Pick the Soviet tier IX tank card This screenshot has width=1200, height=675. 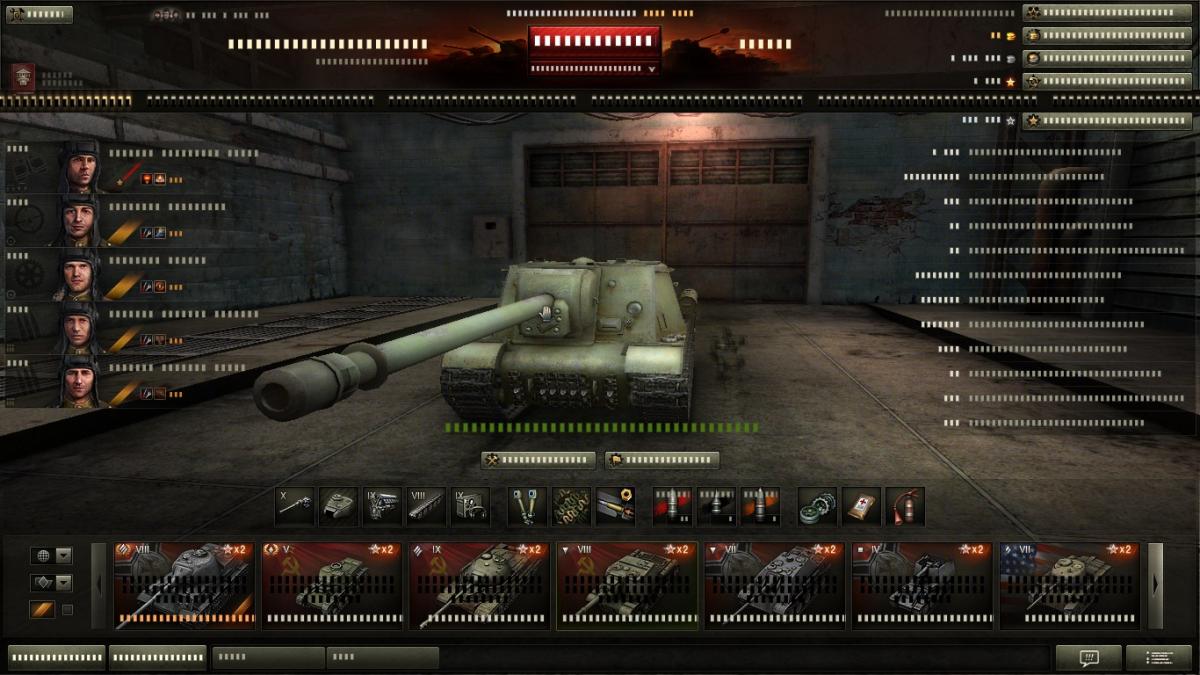tap(479, 586)
